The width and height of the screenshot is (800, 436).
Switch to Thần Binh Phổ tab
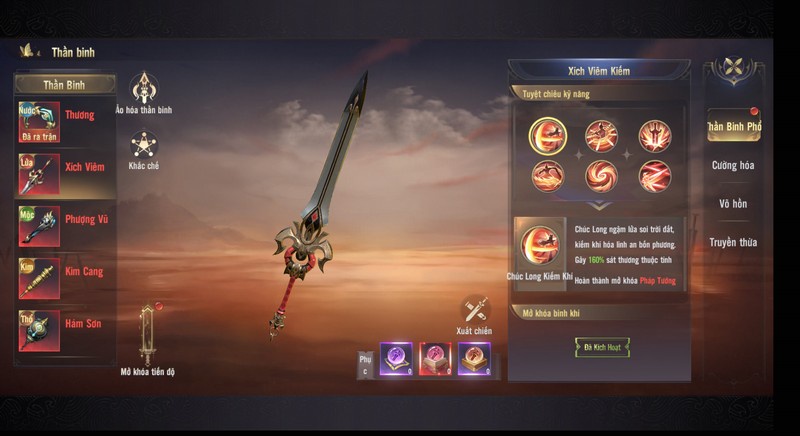(x=733, y=126)
